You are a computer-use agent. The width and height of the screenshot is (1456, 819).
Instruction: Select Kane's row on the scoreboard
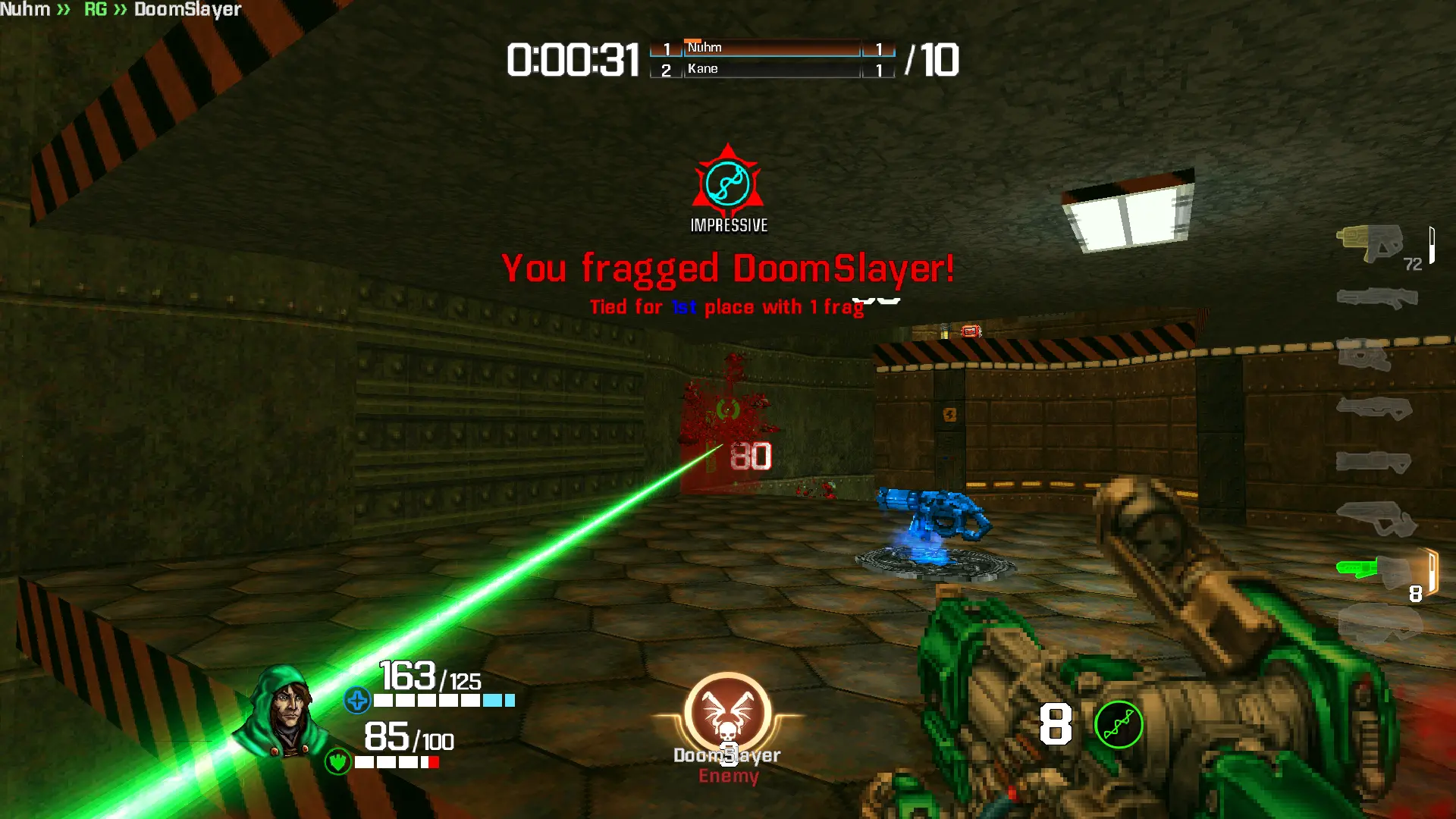772,69
